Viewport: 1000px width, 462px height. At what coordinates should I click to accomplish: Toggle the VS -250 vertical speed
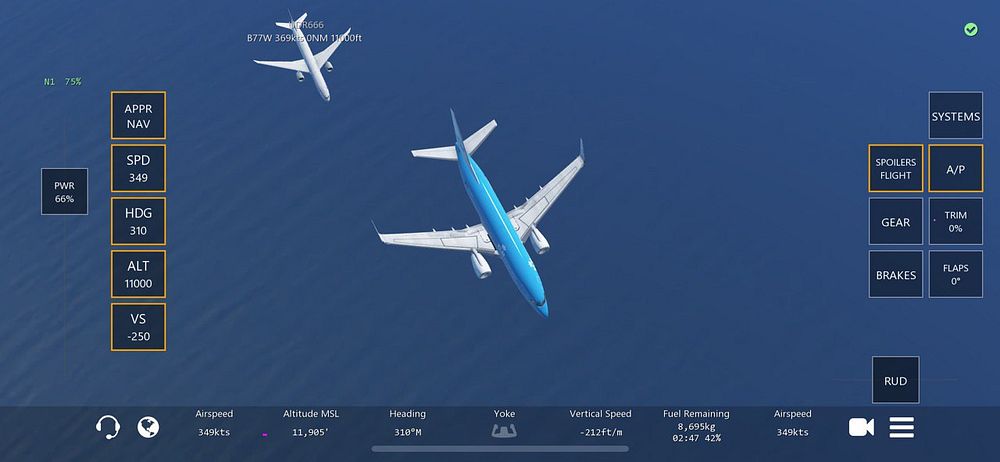(138, 327)
